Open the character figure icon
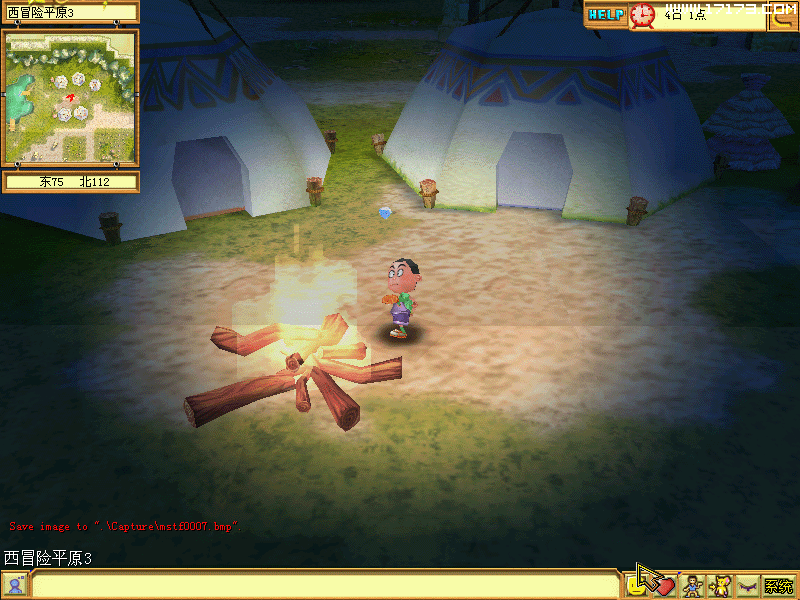This screenshot has height=600, width=800. click(x=692, y=586)
